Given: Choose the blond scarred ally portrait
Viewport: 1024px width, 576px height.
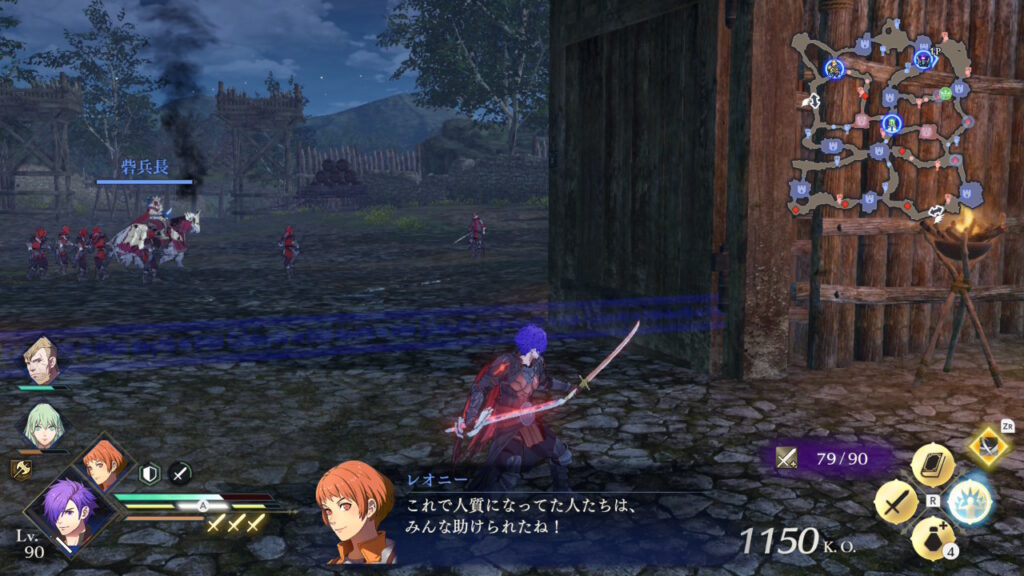Looking at the screenshot, I should [42, 362].
